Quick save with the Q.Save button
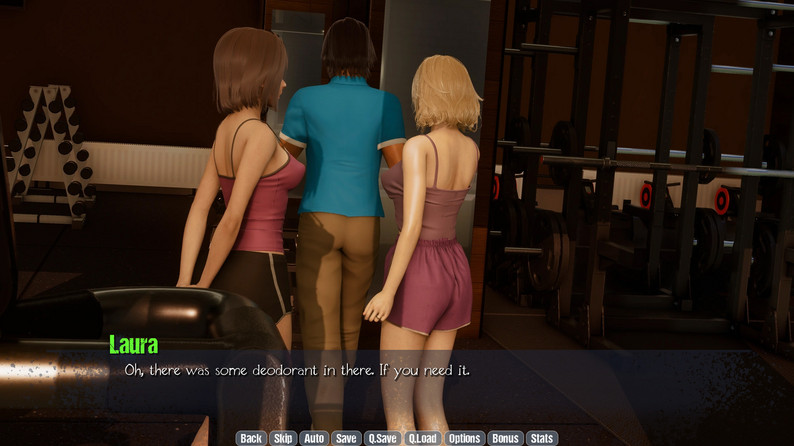The height and width of the screenshot is (446, 794). [x=382, y=438]
